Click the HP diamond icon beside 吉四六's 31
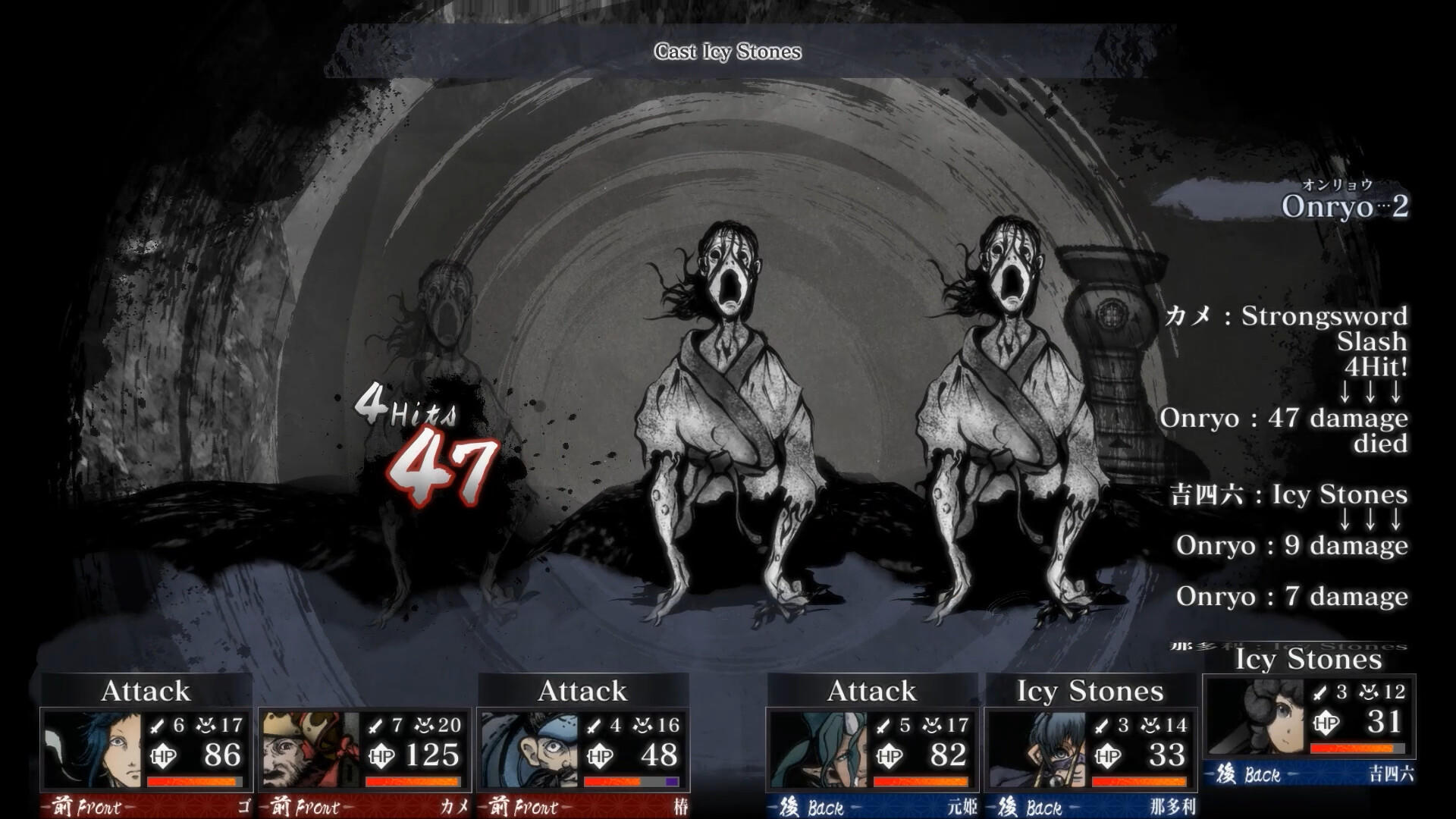 coord(1326,723)
